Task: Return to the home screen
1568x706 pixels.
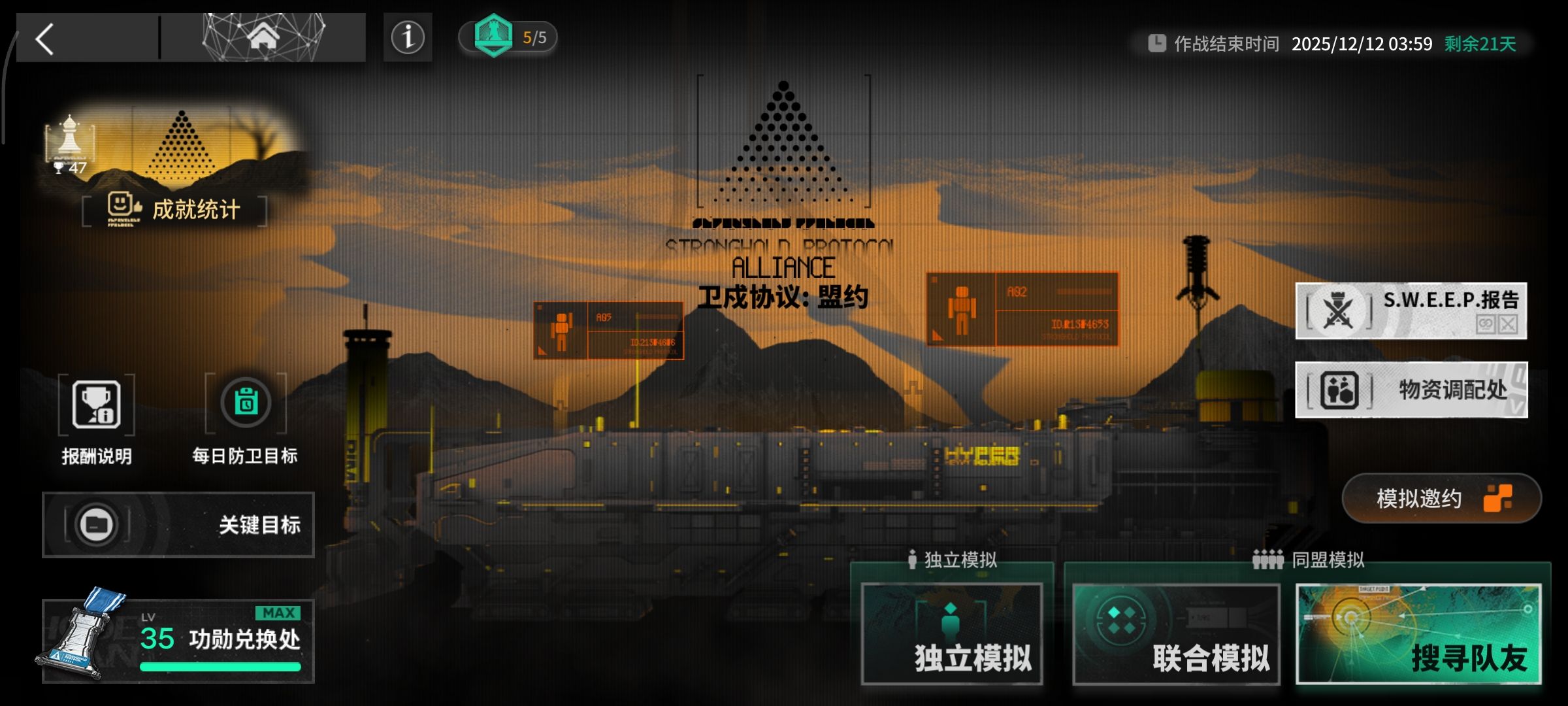Action: tap(263, 38)
